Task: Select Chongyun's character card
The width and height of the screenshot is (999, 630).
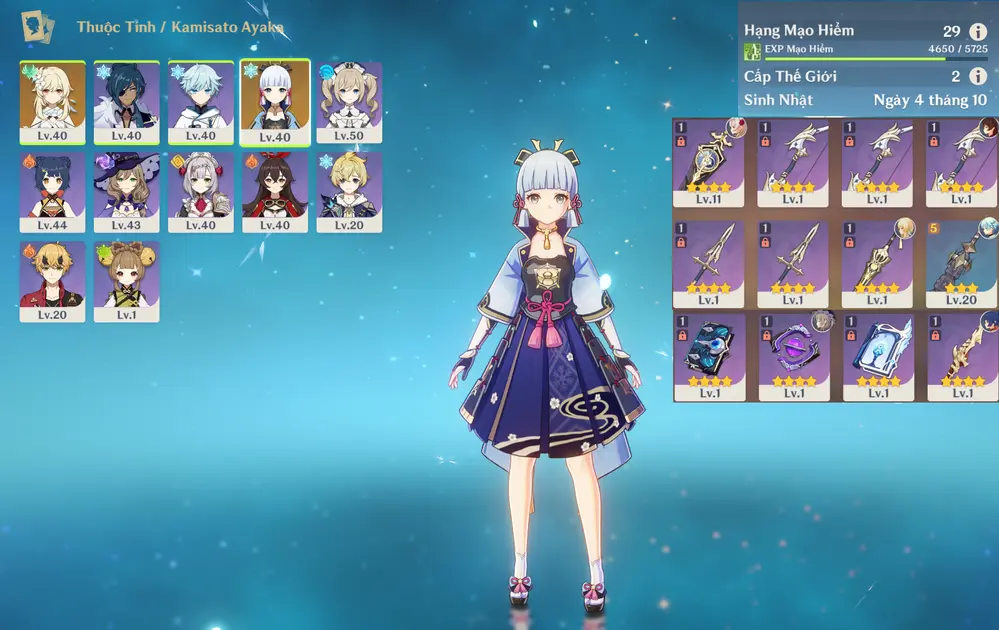Action: coord(200,102)
